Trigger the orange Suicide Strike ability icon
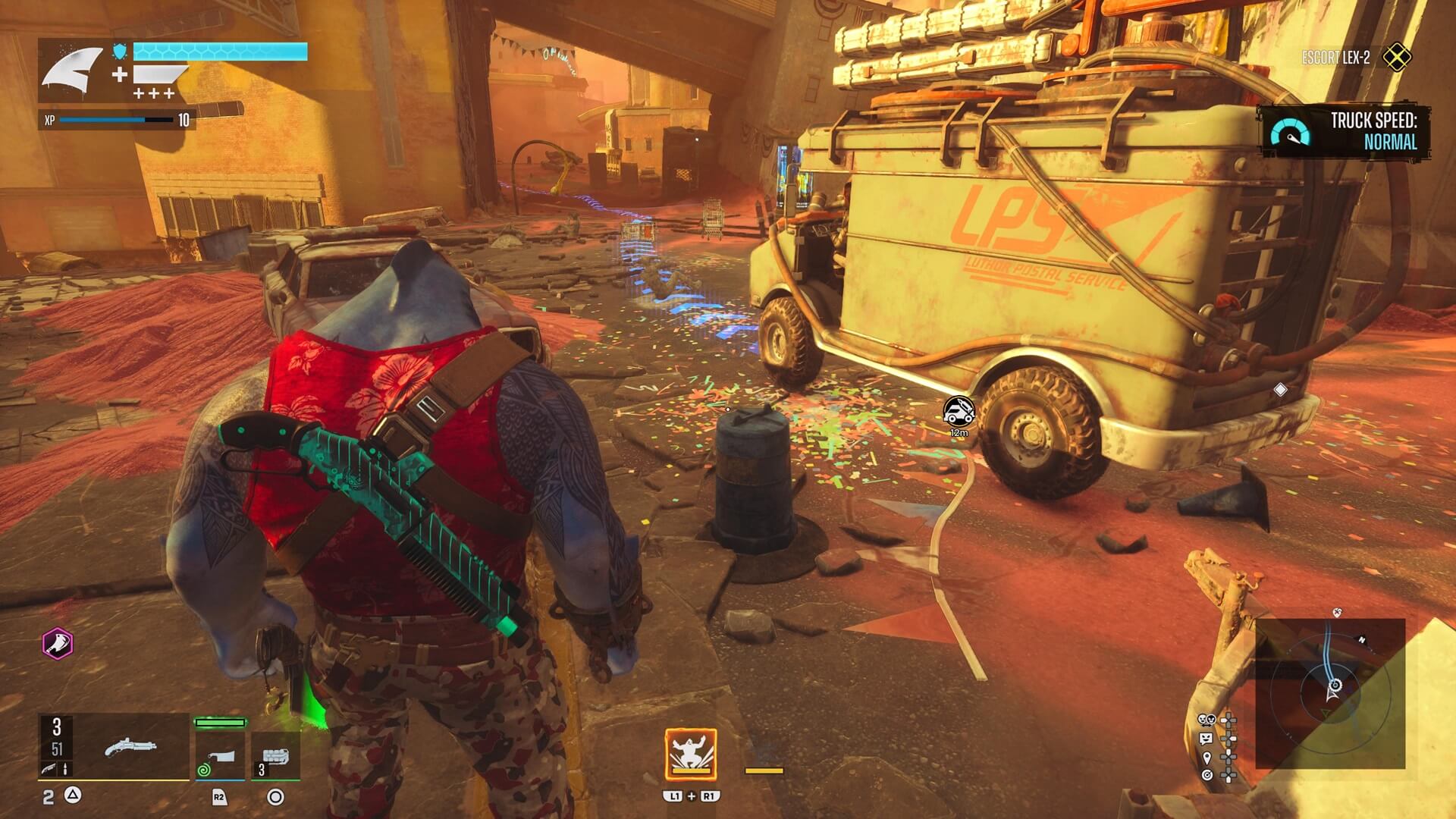Screen dimensions: 1456x819 [x=691, y=755]
